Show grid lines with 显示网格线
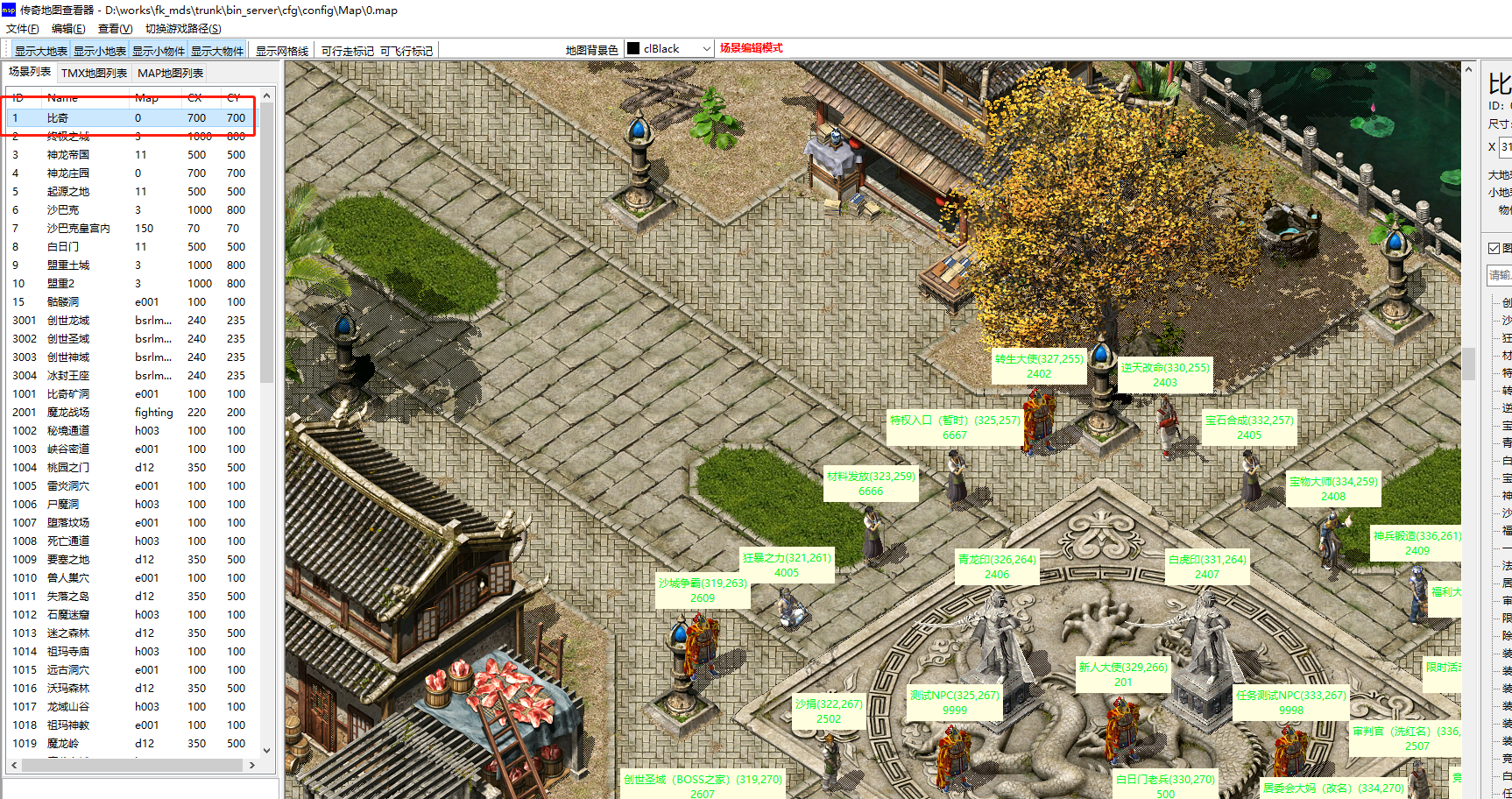 tap(282, 51)
